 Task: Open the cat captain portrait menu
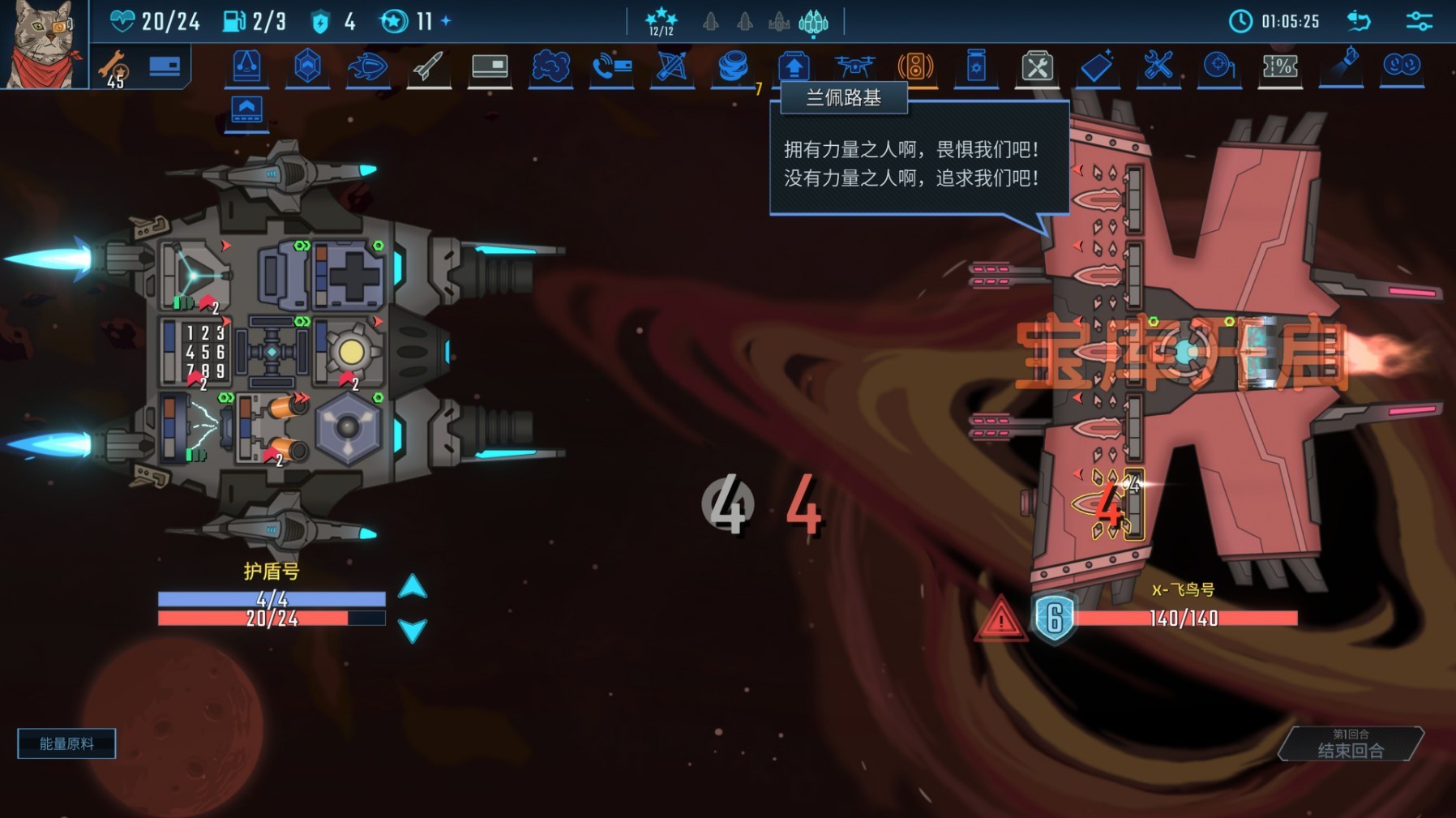[45, 45]
